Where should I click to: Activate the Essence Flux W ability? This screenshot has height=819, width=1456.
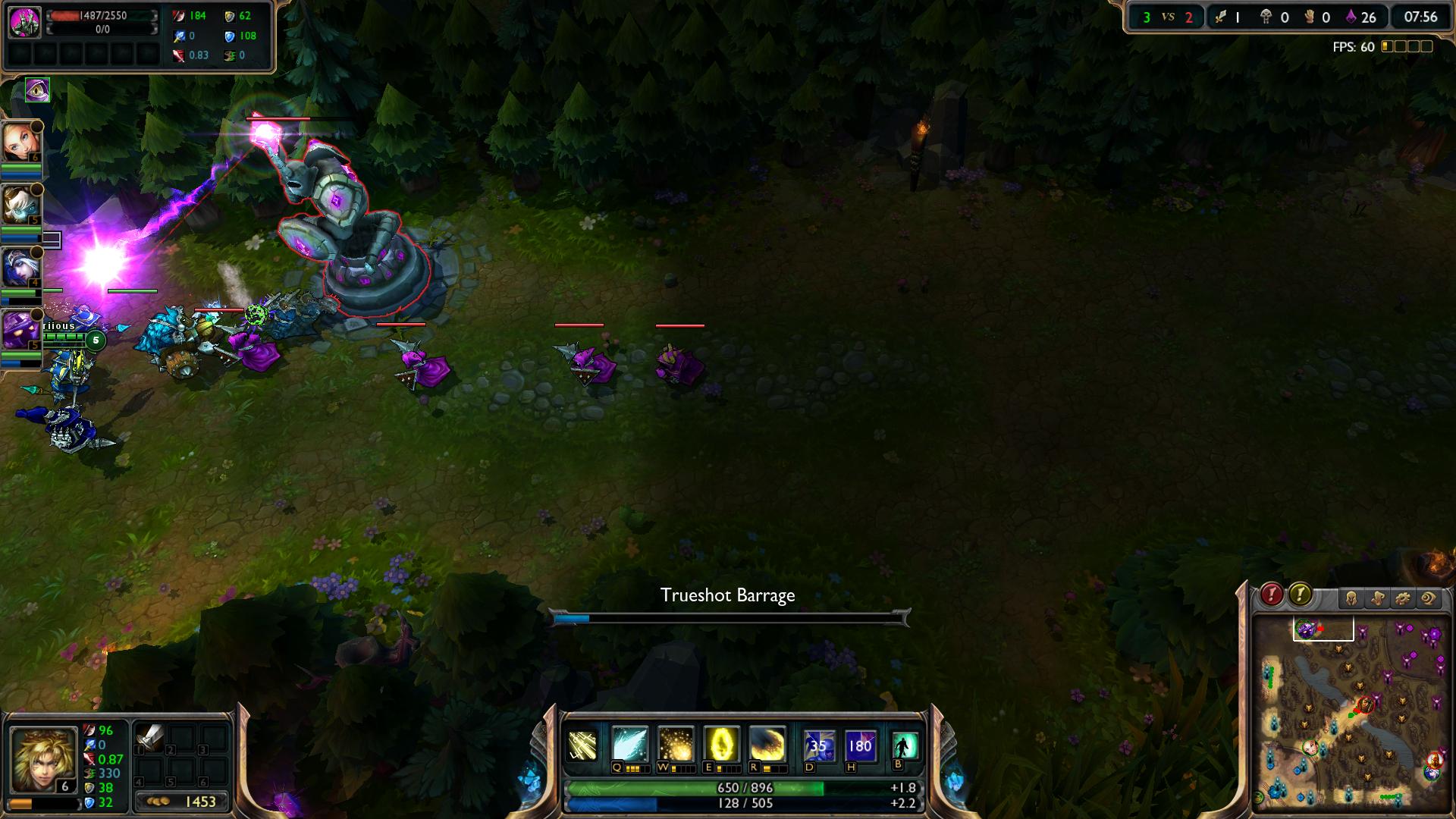click(x=675, y=745)
